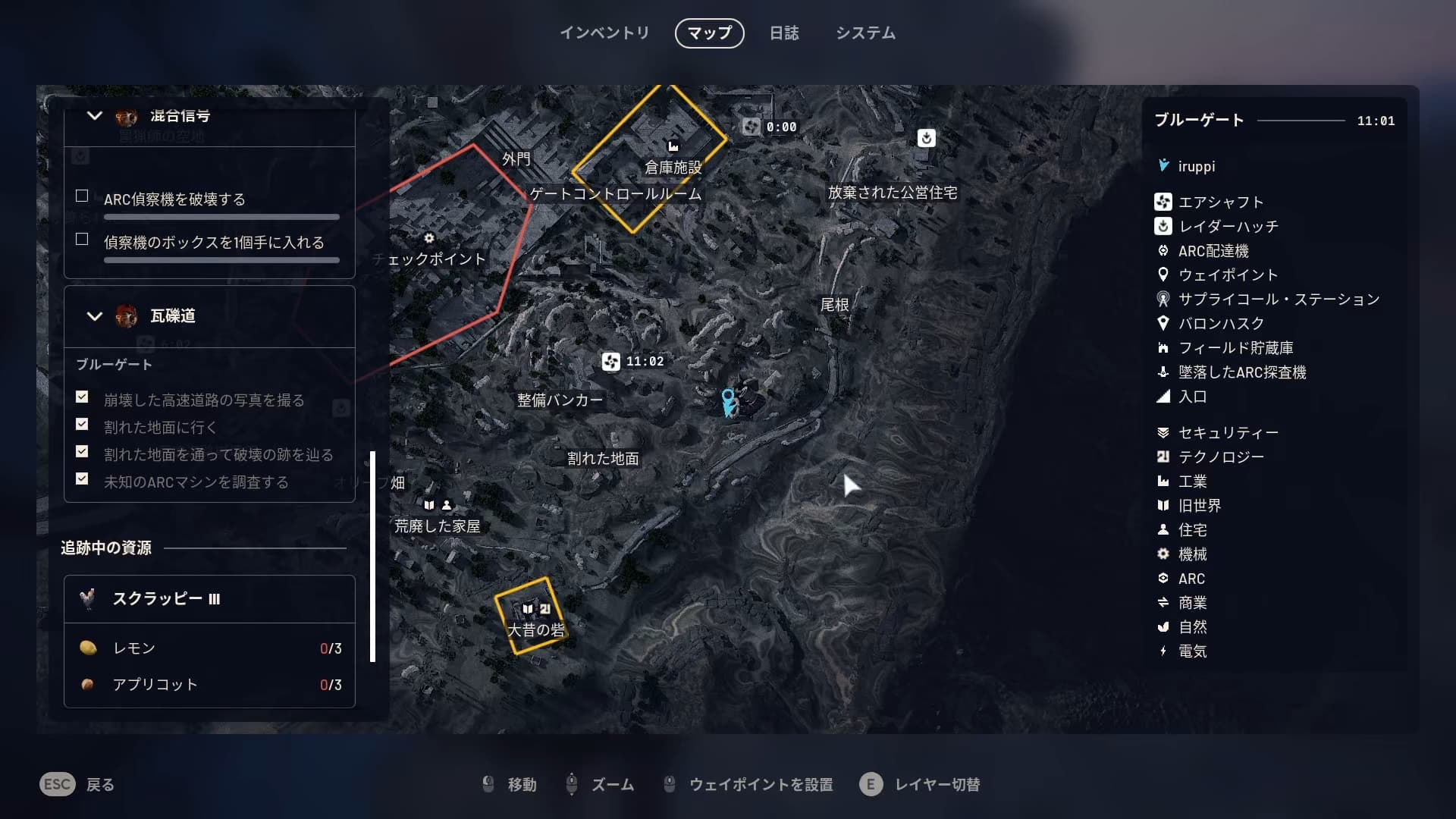Select the blue player location marker
1456x819 pixels.
coord(728,402)
